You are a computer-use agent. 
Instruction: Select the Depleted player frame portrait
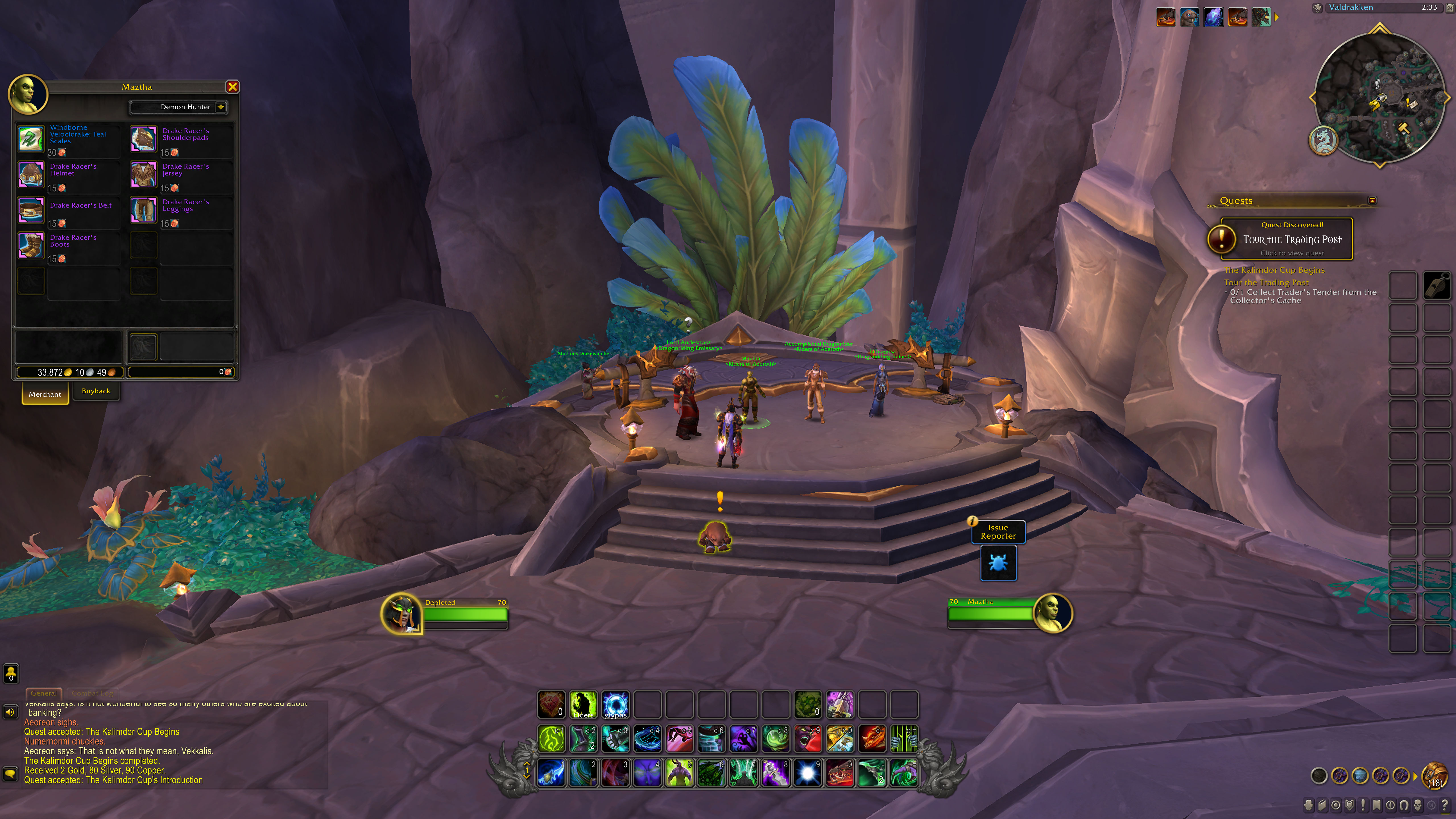[401, 613]
